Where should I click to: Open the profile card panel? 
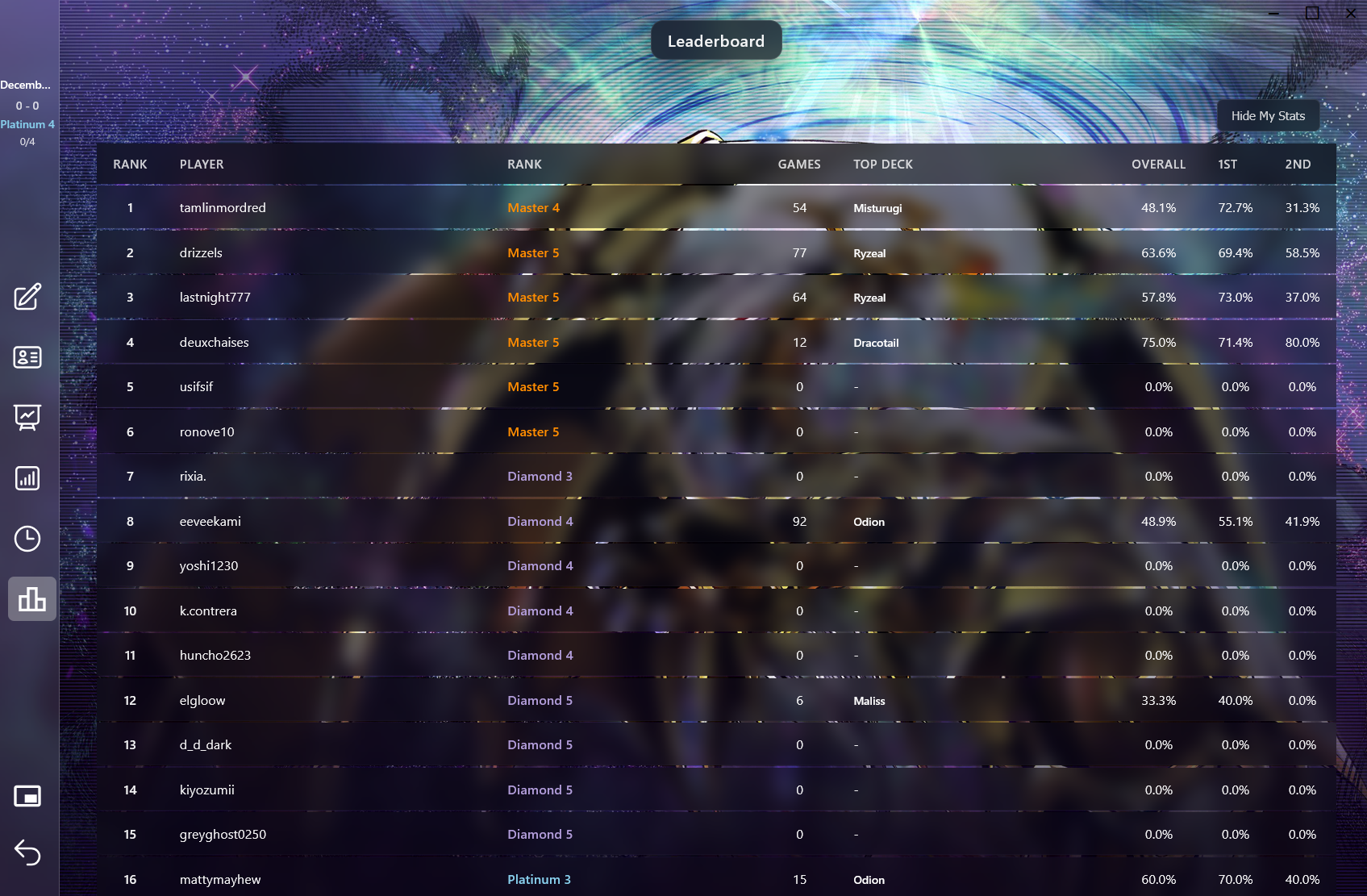[x=27, y=356]
